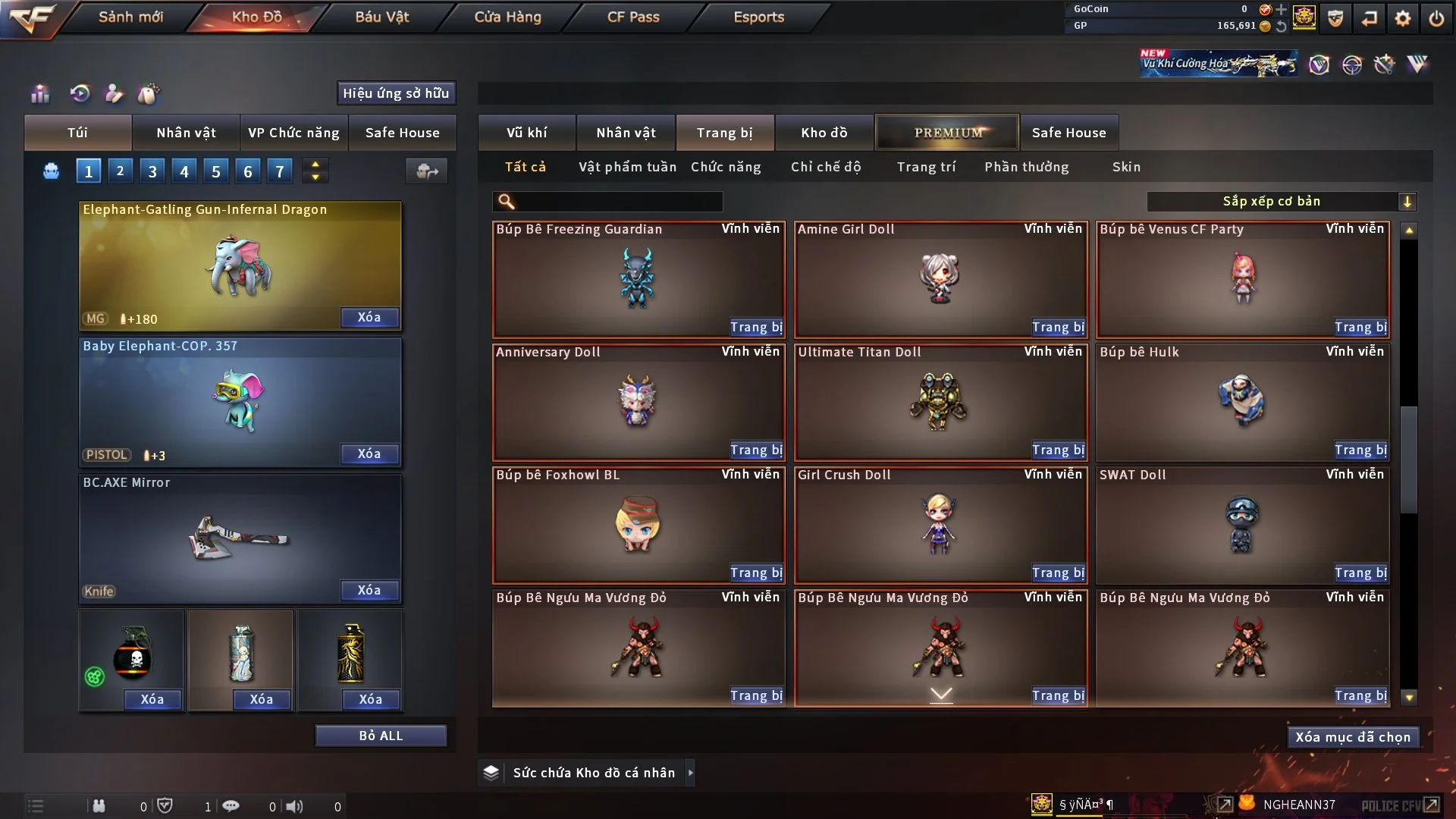Equip the Búp bê Hulk item
This screenshot has width=1456, height=819.
[x=1360, y=450]
